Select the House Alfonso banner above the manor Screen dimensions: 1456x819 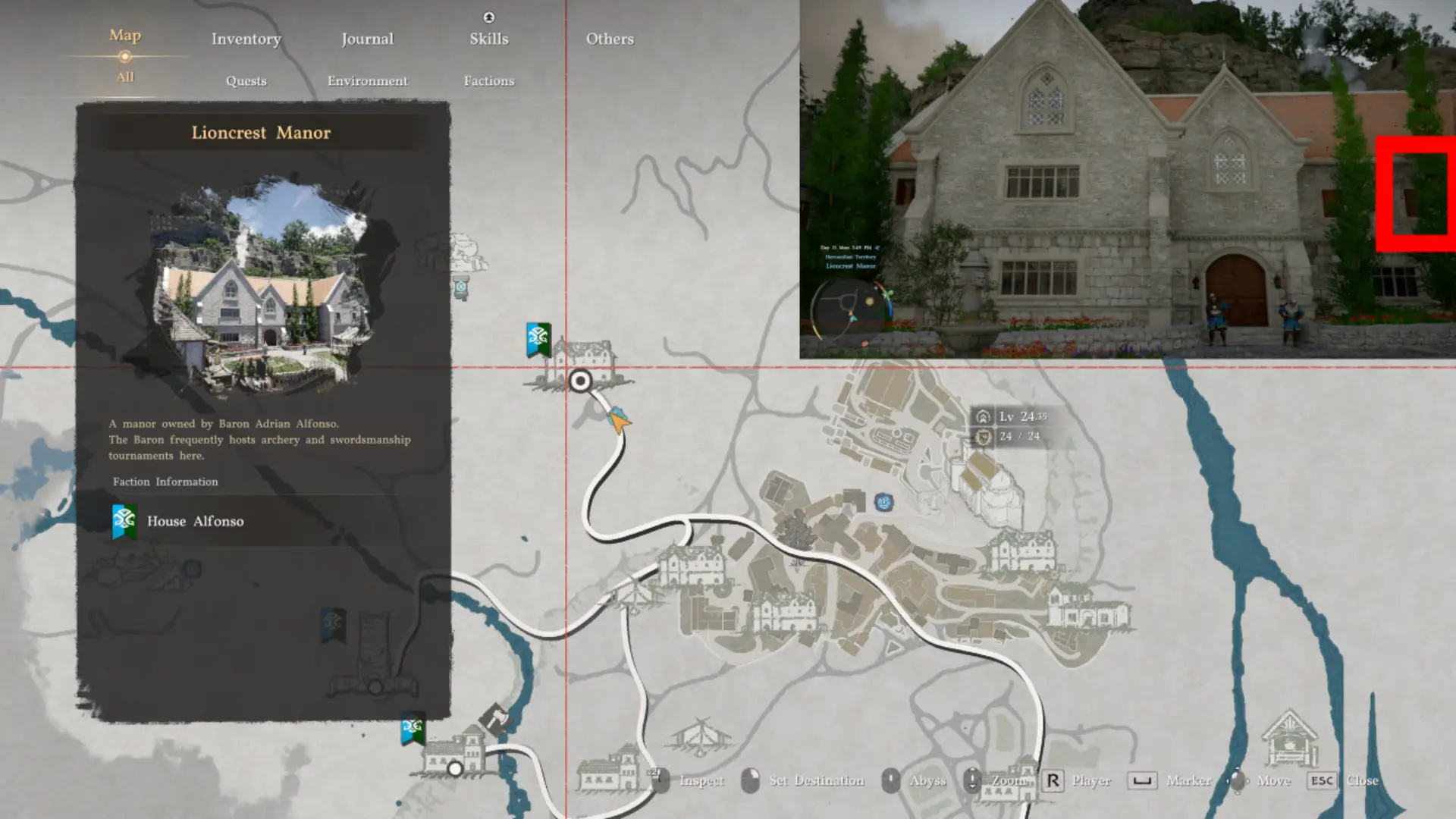[x=538, y=339]
